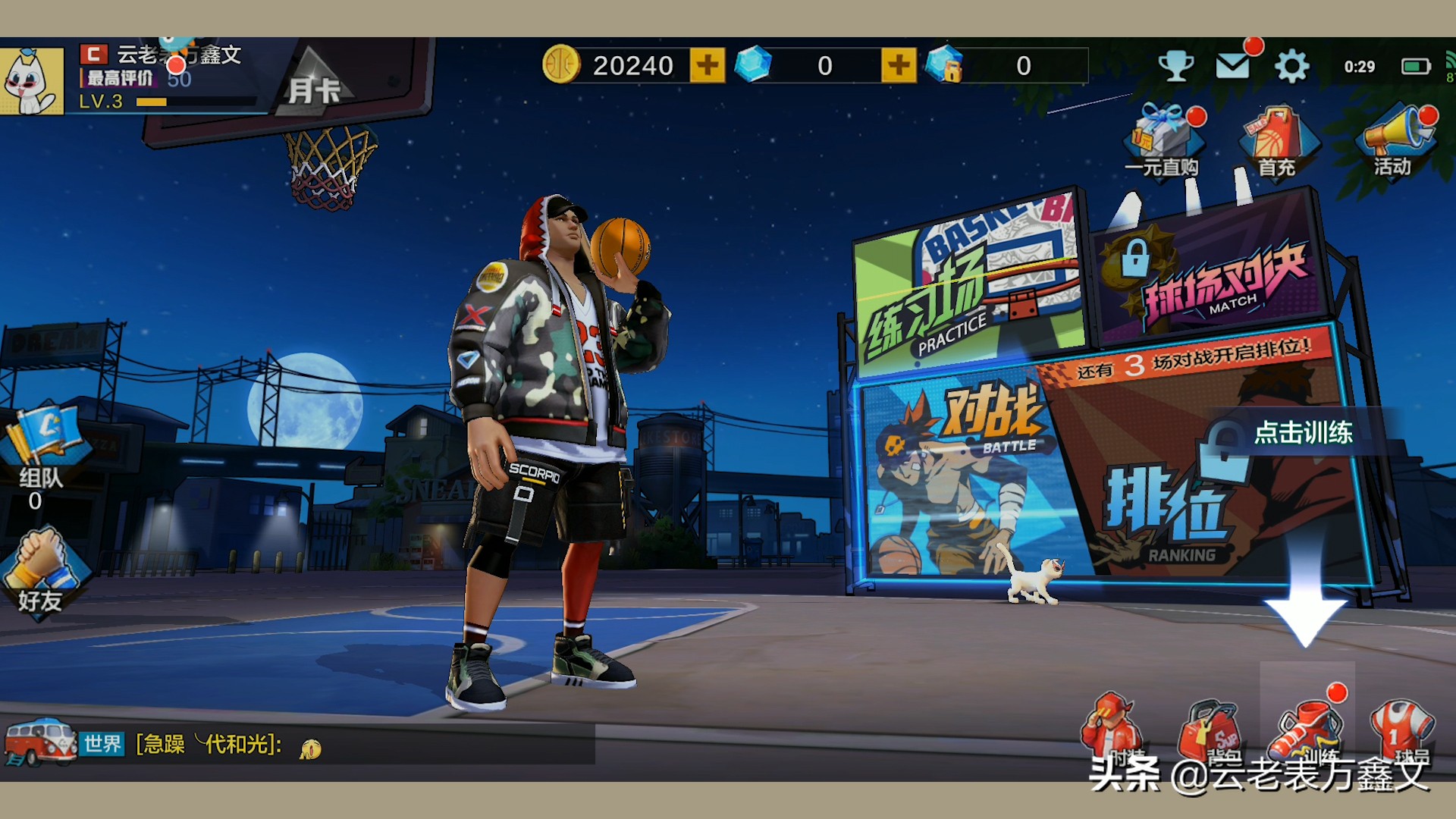Viewport: 1456px width, 819px height.
Task: Add diamonds with the second plus button
Action: pyautogui.click(x=899, y=66)
